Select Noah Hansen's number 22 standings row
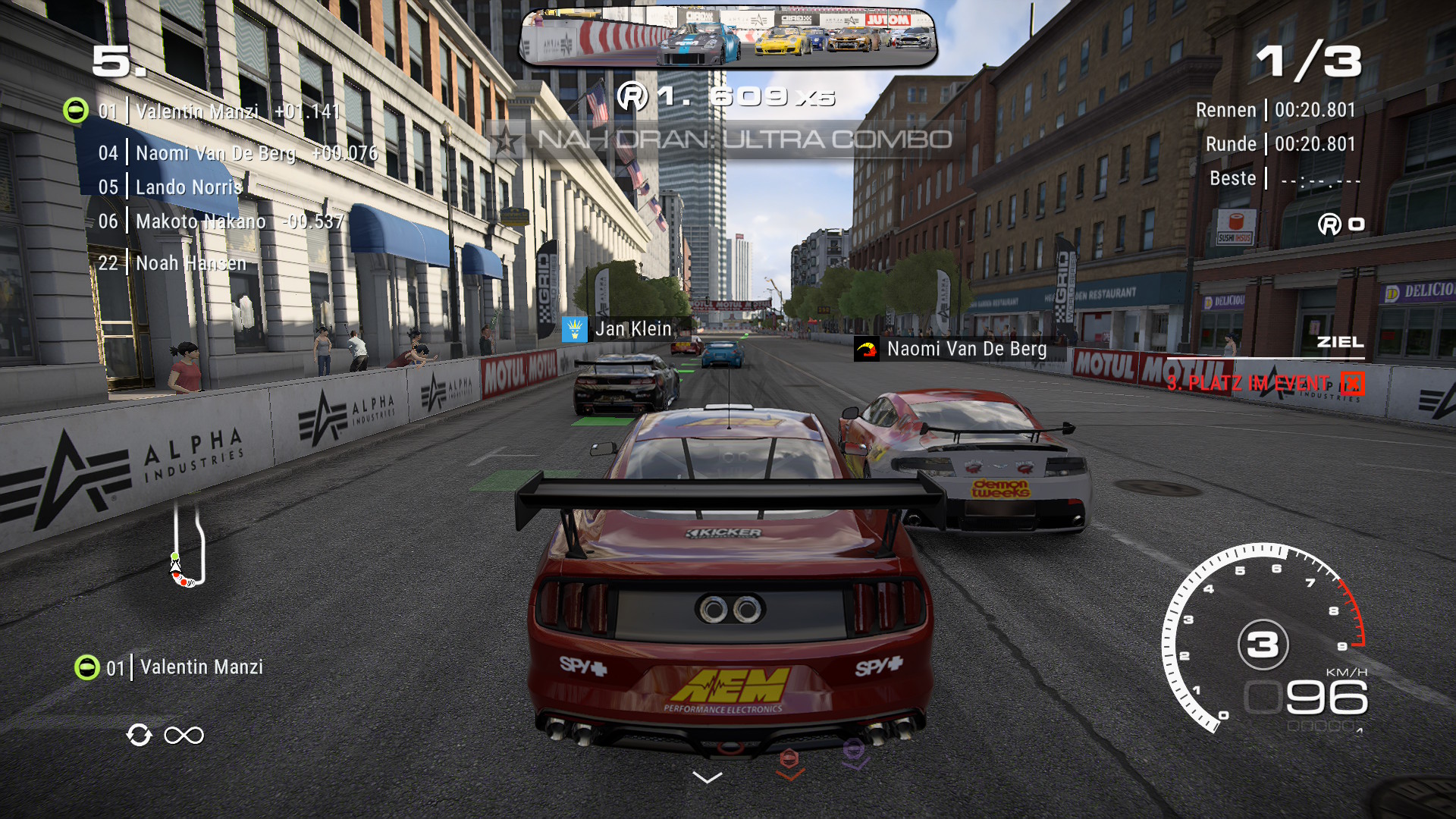This screenshot has width=1456, height=819. click(173, 263)
